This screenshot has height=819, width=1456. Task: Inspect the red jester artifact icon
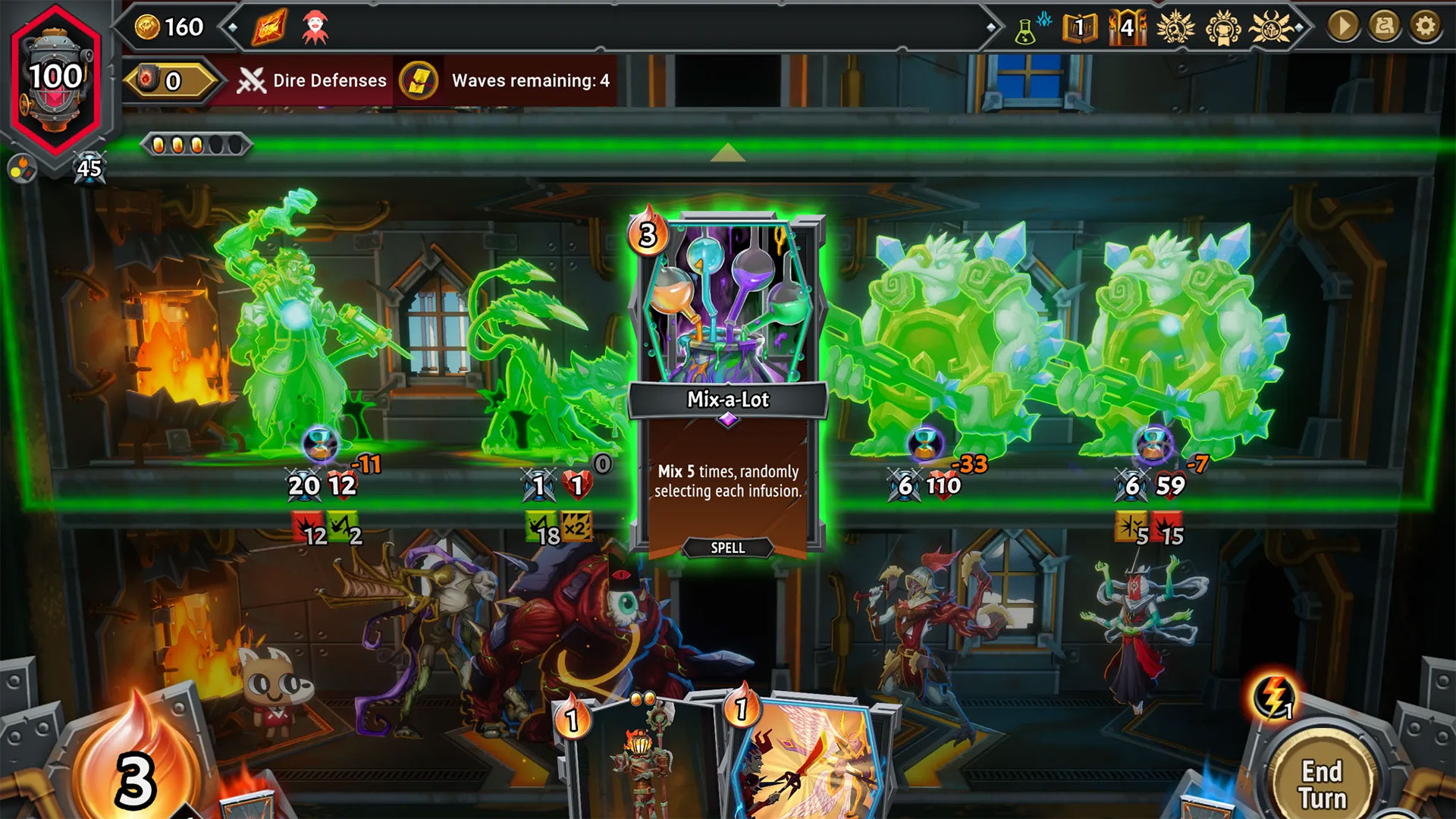click(315, 28)
